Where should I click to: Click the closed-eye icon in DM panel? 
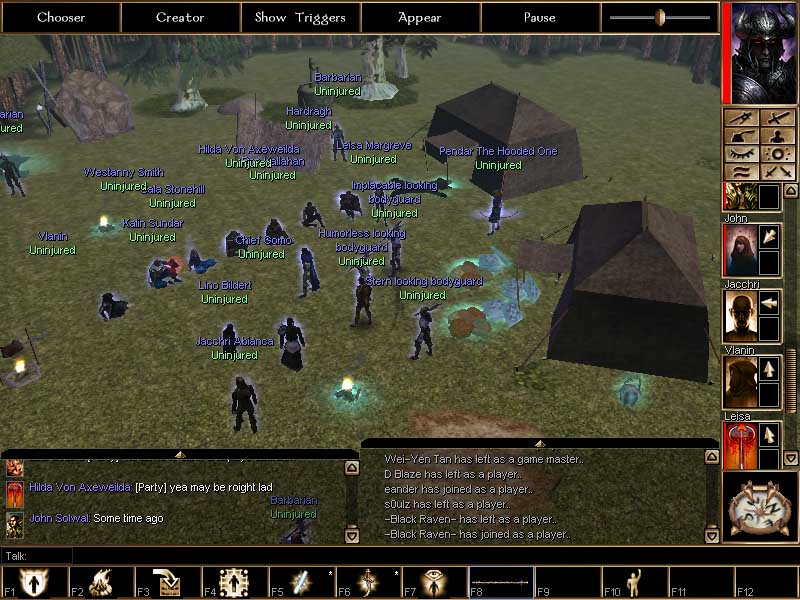(743, 154)
